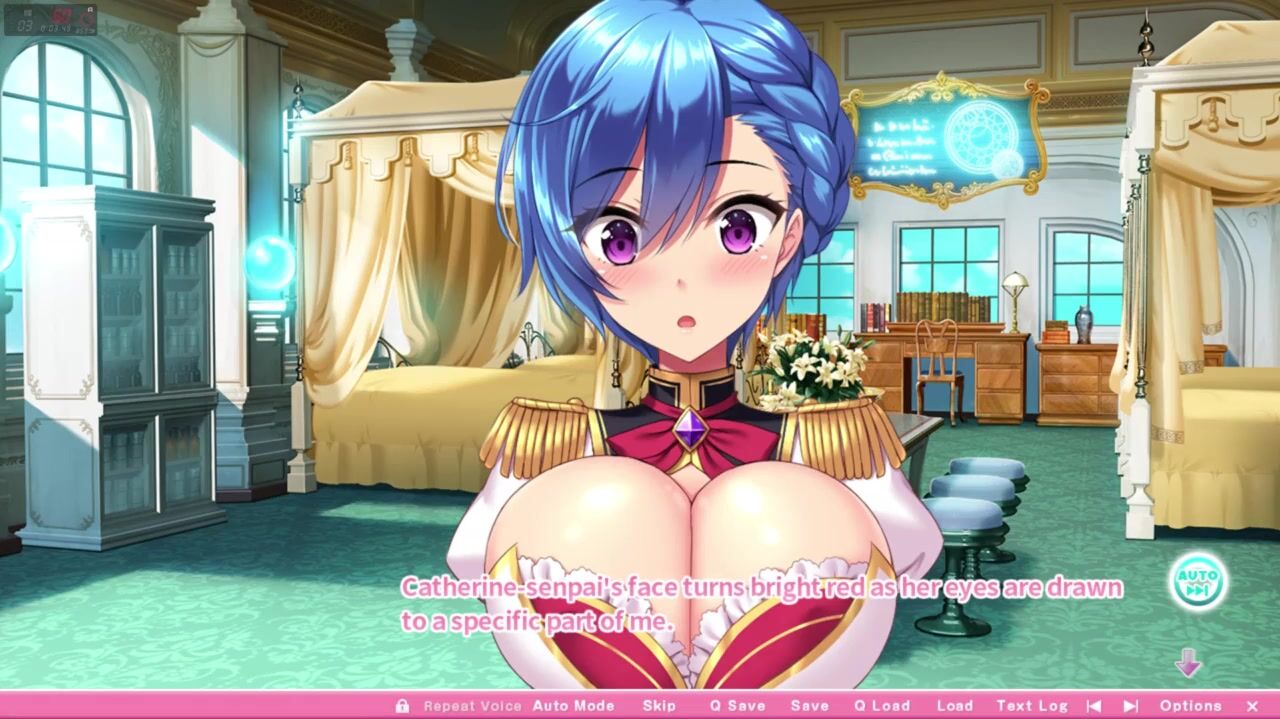Perform a Q Load
The width and height of the screenshot is (1280, 719).
(x=882, y=706)
